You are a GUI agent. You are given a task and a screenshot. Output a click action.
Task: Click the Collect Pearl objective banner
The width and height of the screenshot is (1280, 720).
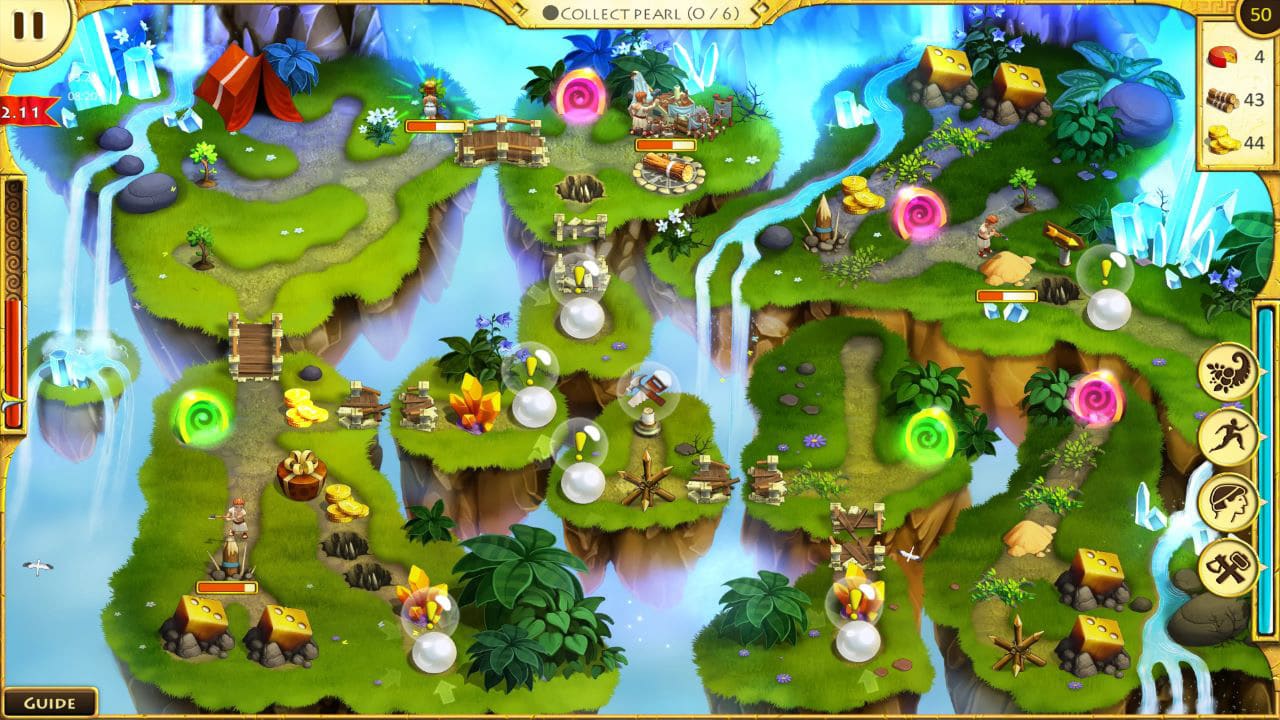(640, 13)
